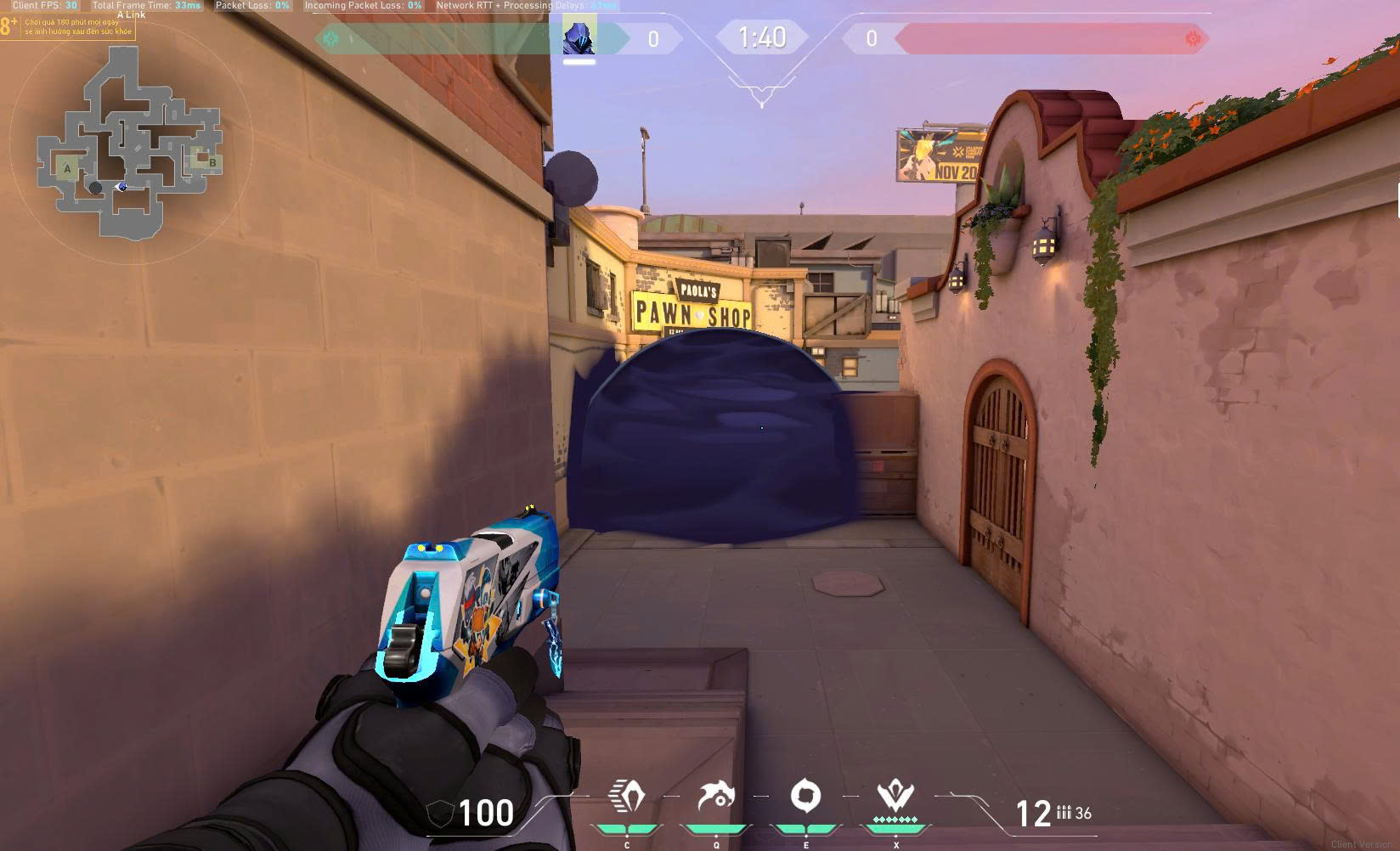Activate the Shrouded Step ability icon

click(x=627, y=797)
